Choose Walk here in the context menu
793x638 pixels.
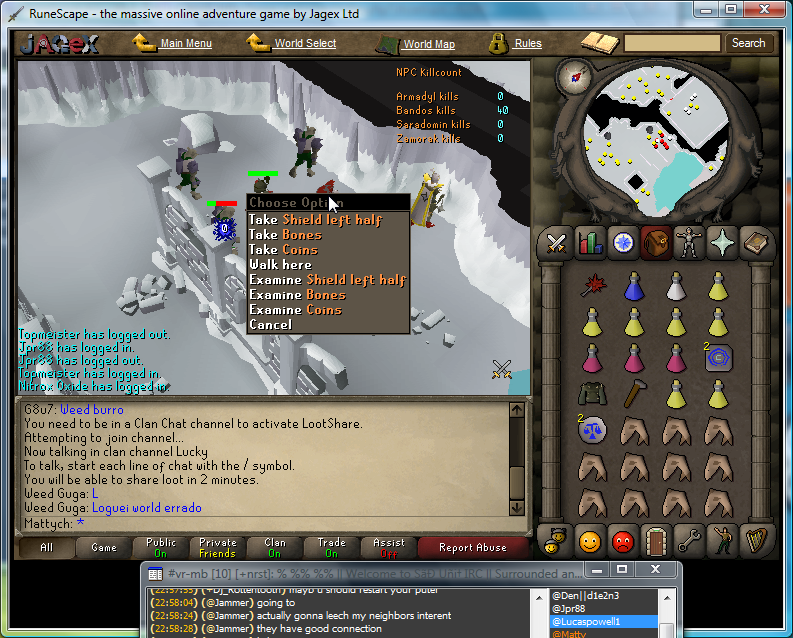280,265
